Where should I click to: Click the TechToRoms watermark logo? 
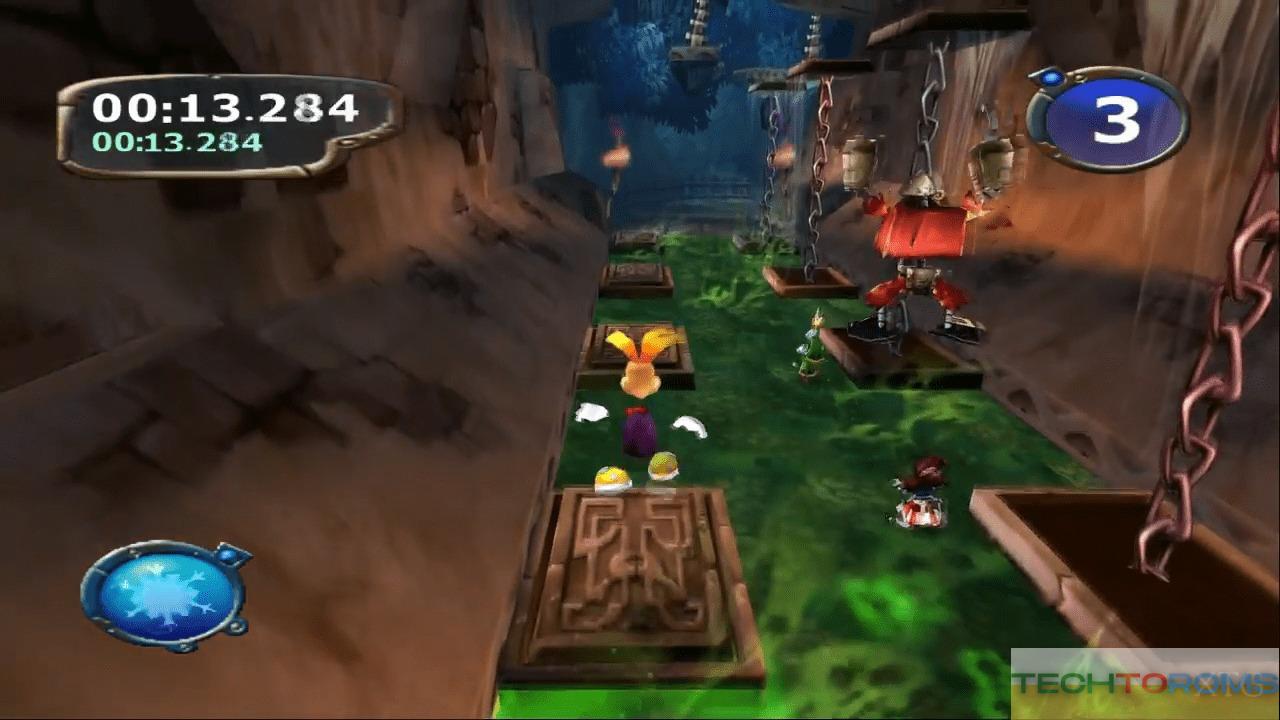coord(1144,683)
